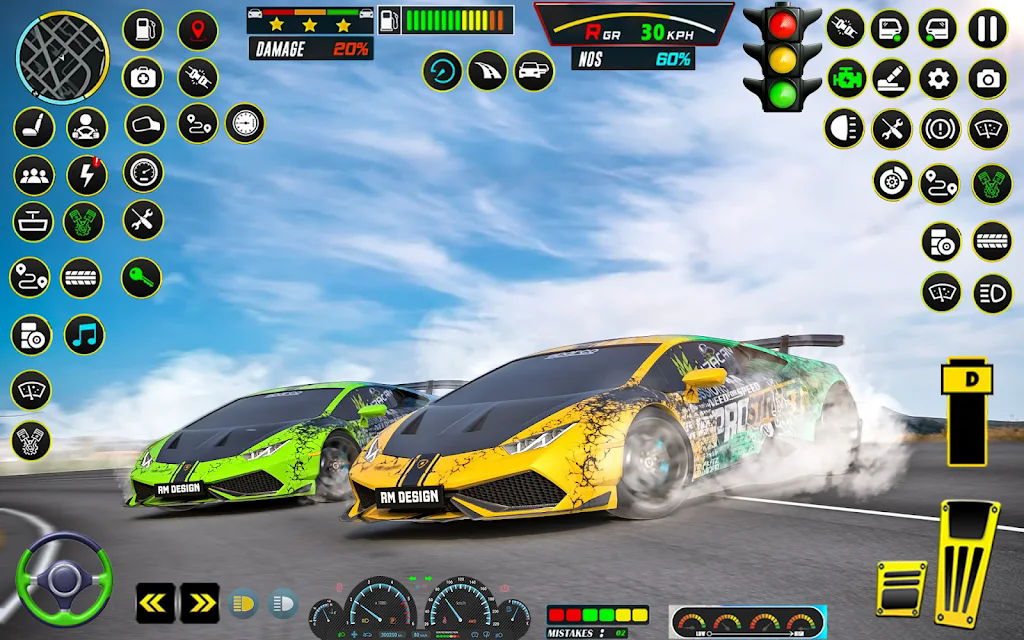Viewport: 1024px width, 640px height.
Task: Click the red location pin icon
Action: click(x=197, y=30)
